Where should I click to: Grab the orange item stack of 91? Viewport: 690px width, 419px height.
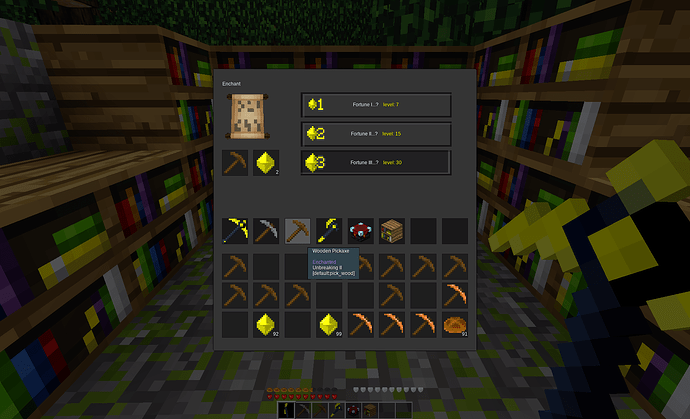coord(455,324)
